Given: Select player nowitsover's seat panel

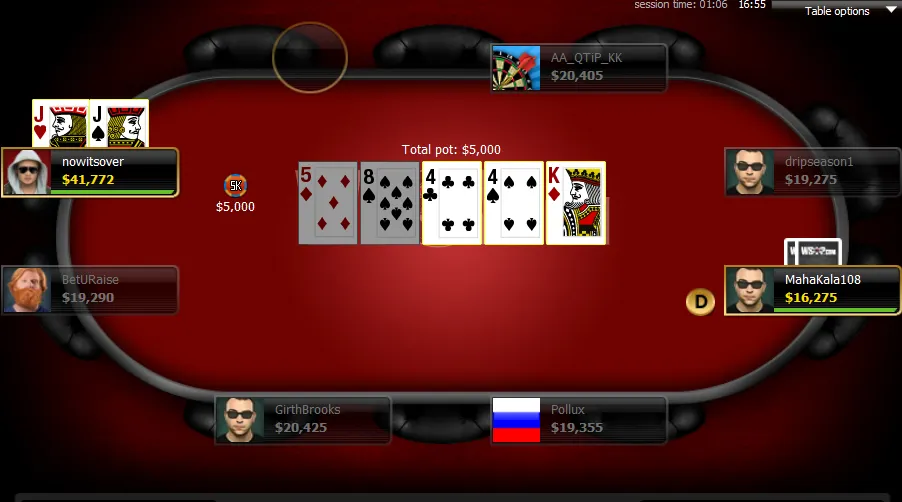Looking at the screenshot, I should (x=91, y=172).
